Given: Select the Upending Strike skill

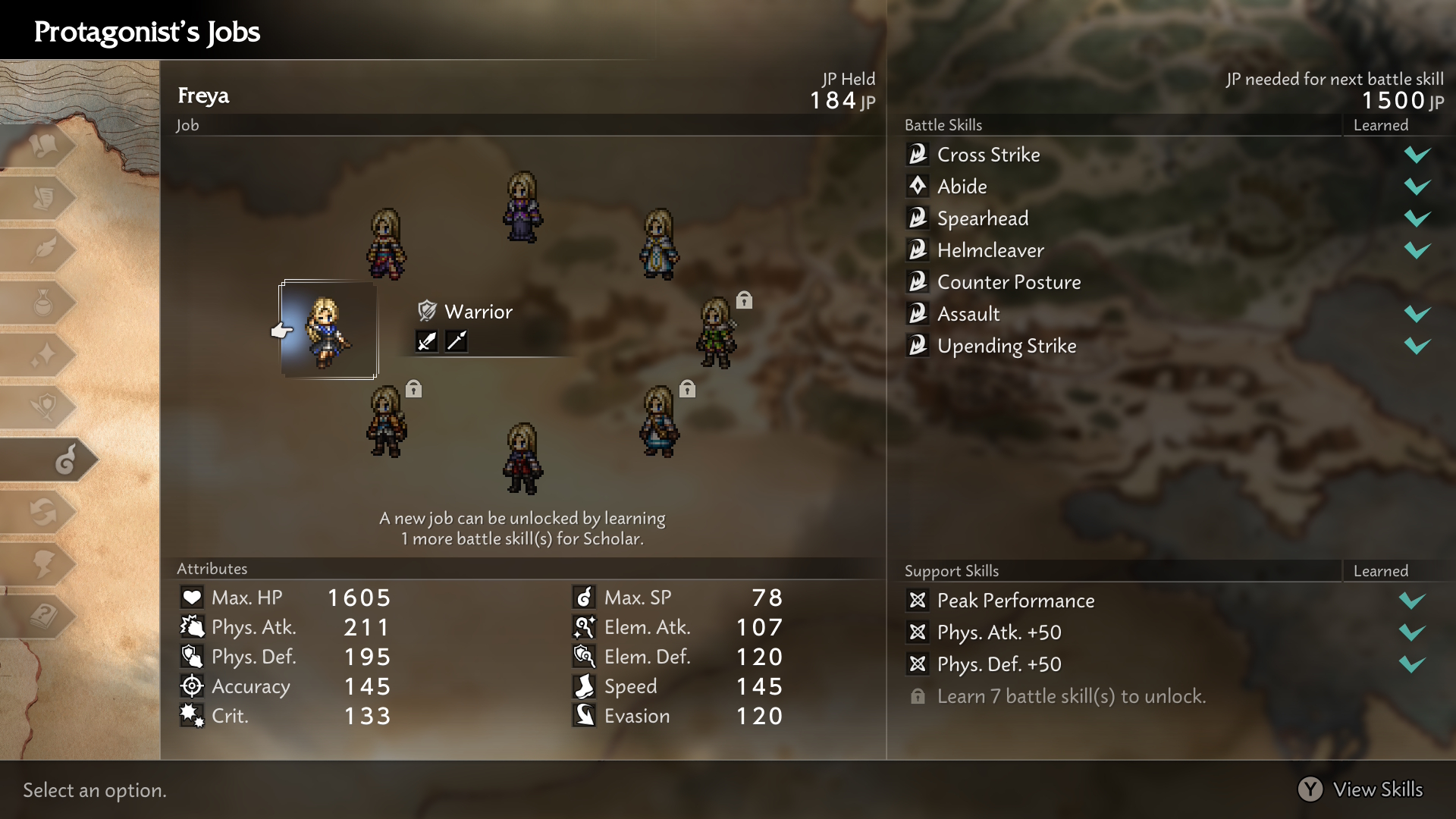Looking at the screenshot, I should coord(1006,346).
